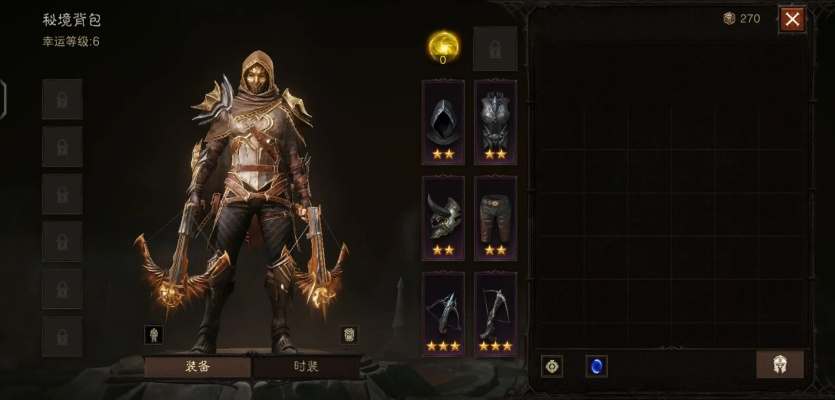Switch to the 装备 equipment tab
Viewport: 835px width, 400px height.
pos(197,366)
